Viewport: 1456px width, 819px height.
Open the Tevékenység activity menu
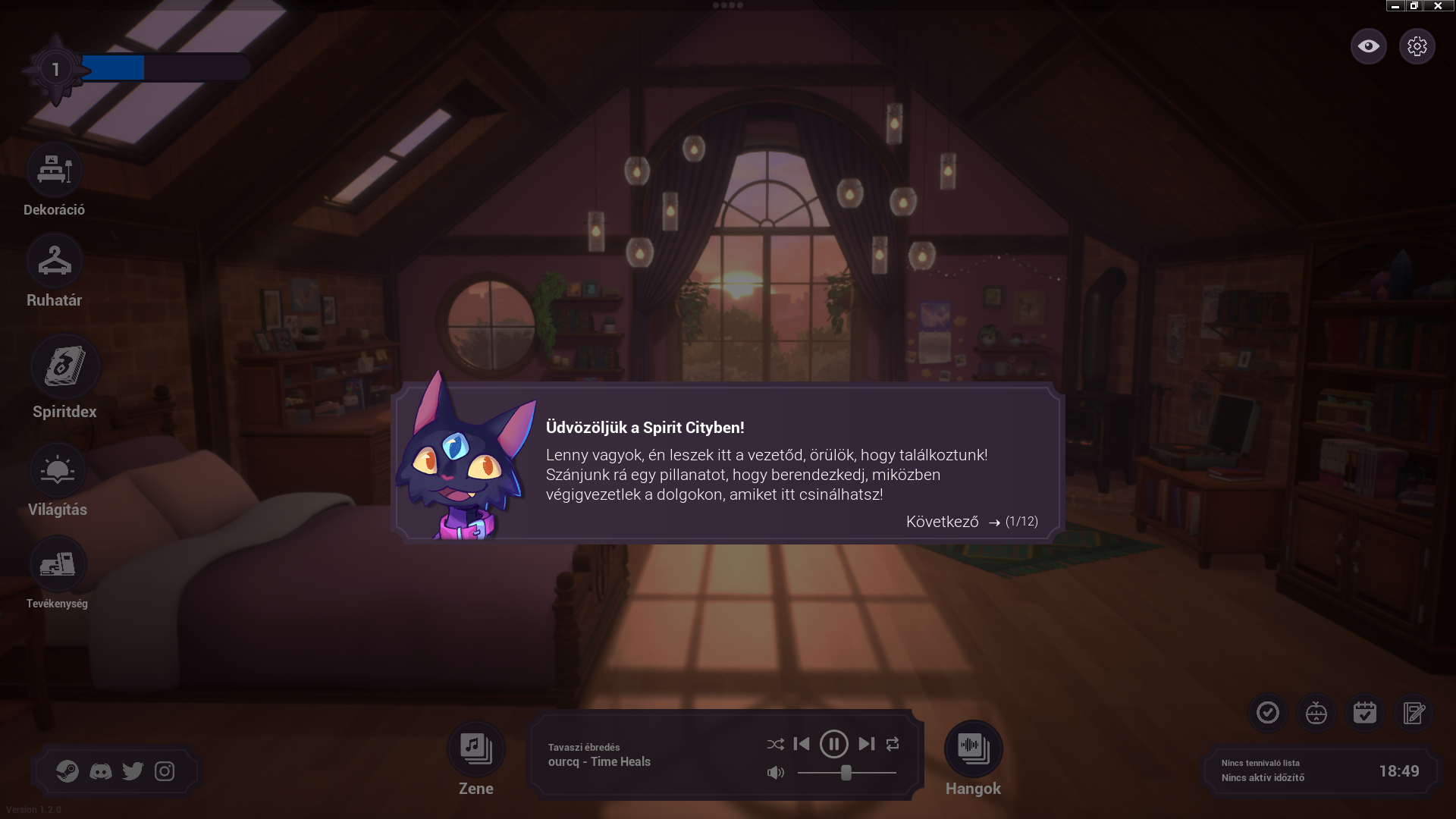point(58,564)
